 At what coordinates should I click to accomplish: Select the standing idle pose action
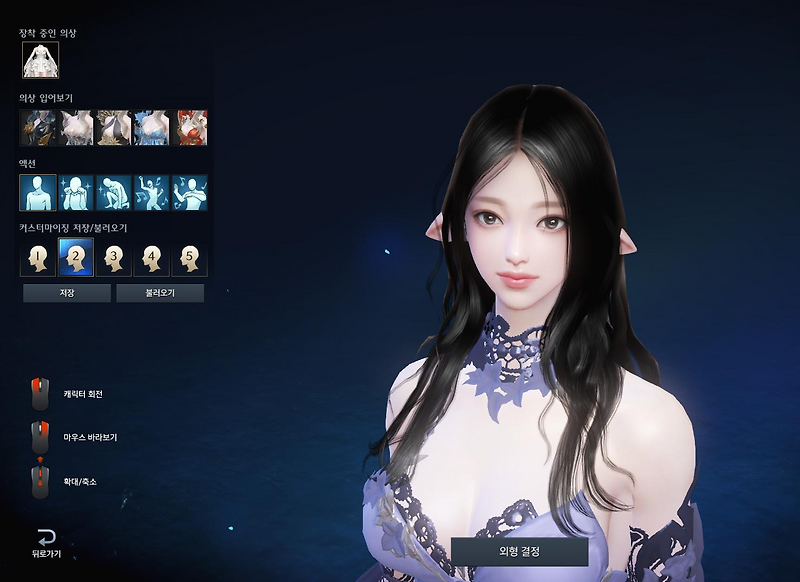pos(38,193)
